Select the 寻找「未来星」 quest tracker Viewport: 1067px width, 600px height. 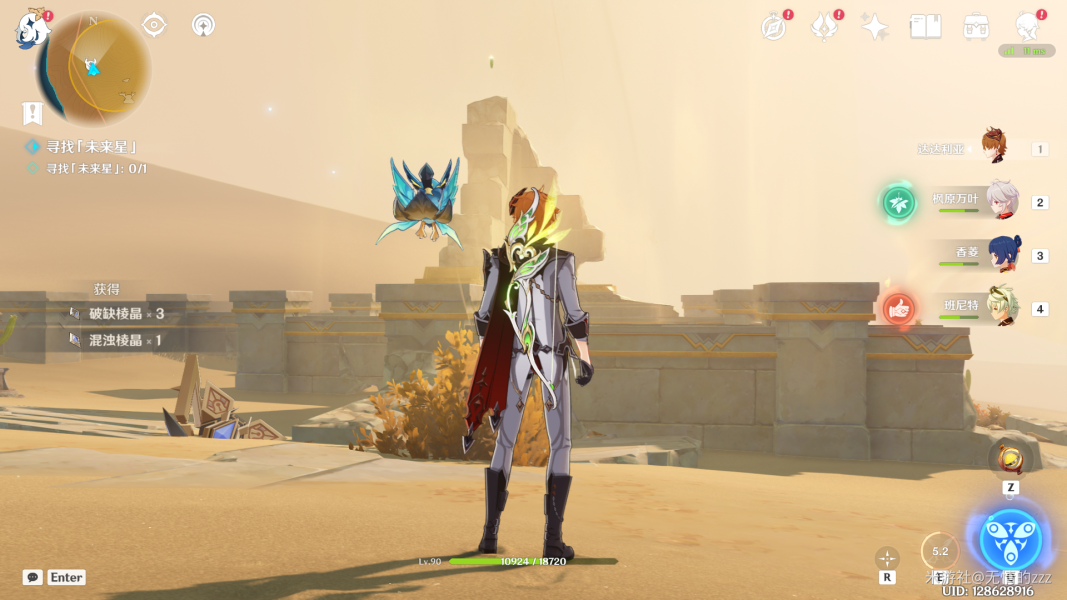coord(91,147)
